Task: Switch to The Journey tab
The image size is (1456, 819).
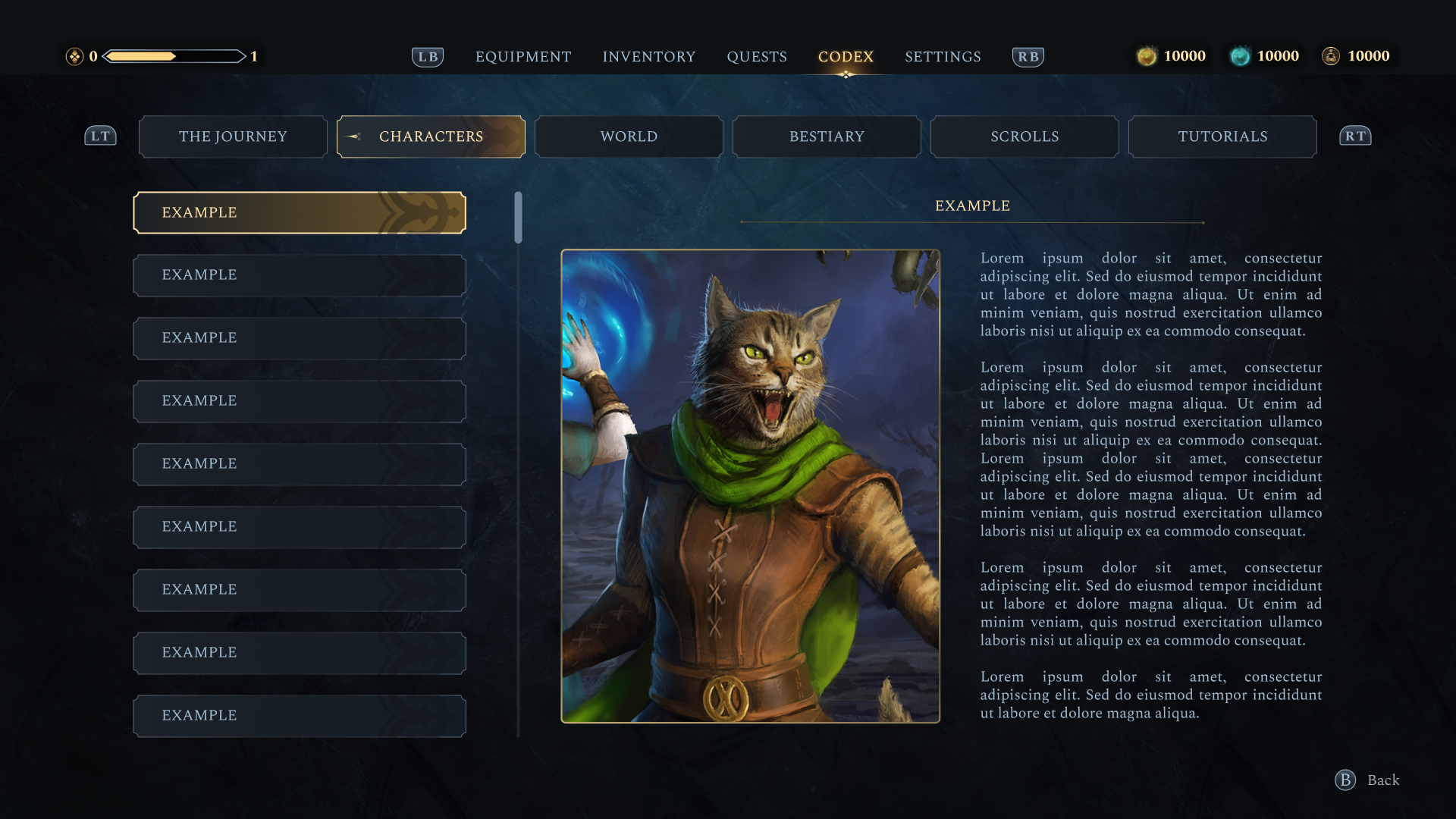Action: click(233, 136)
